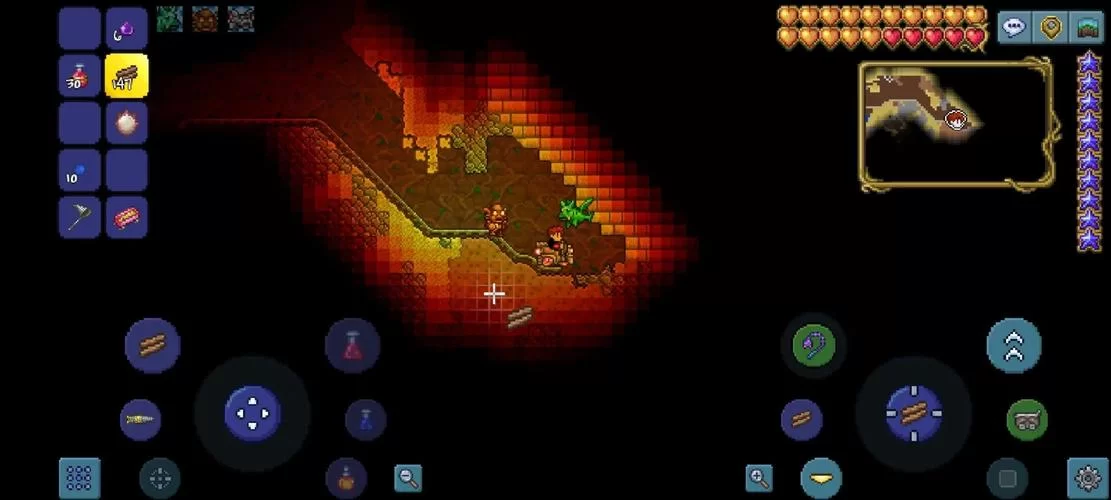This screenshot has width=1111, height=500.
Task: Use the quick heal potion button
Action: (x=352, y=346)
